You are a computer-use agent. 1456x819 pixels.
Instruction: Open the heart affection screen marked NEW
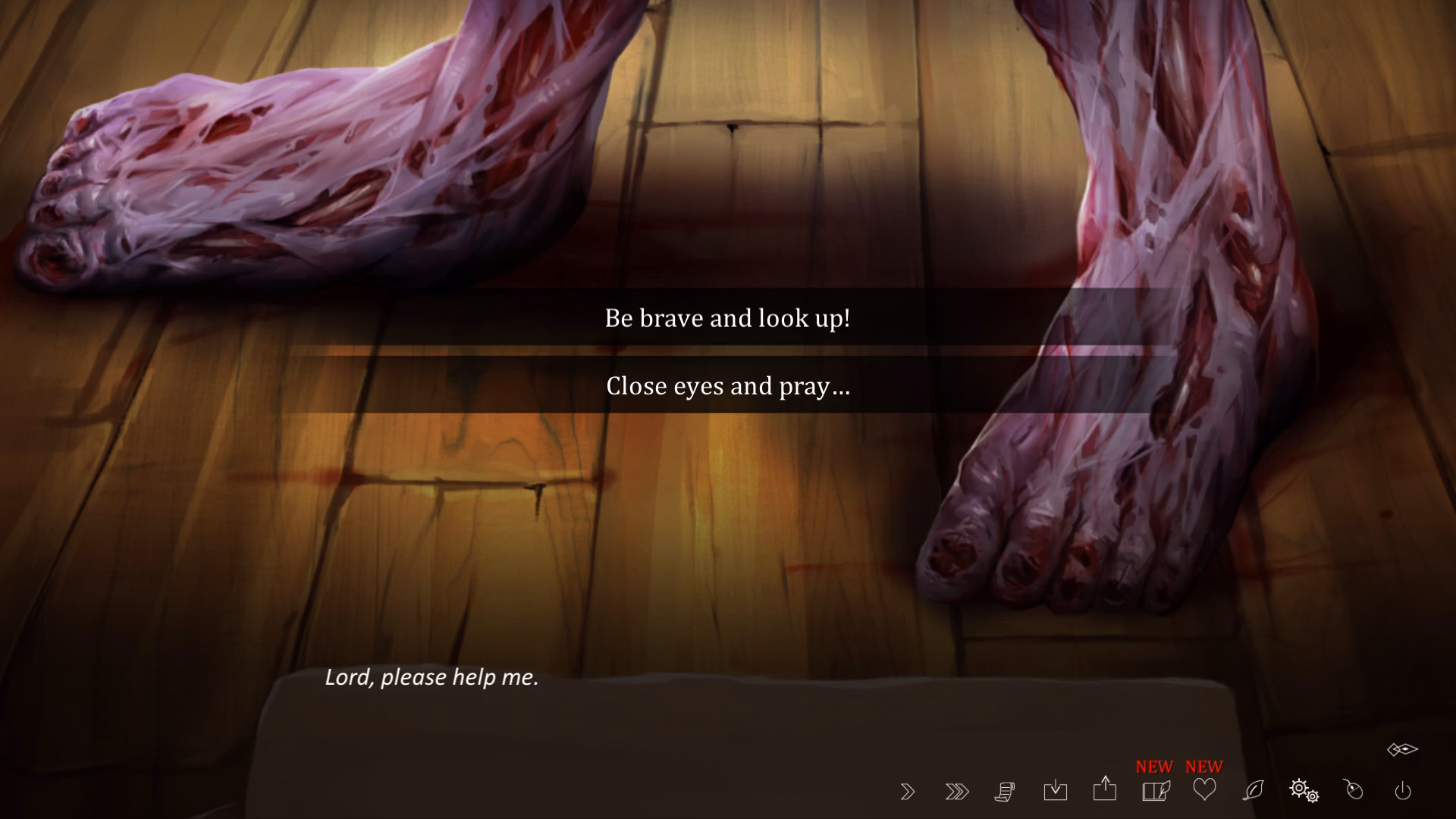(x=1203, y=791)
